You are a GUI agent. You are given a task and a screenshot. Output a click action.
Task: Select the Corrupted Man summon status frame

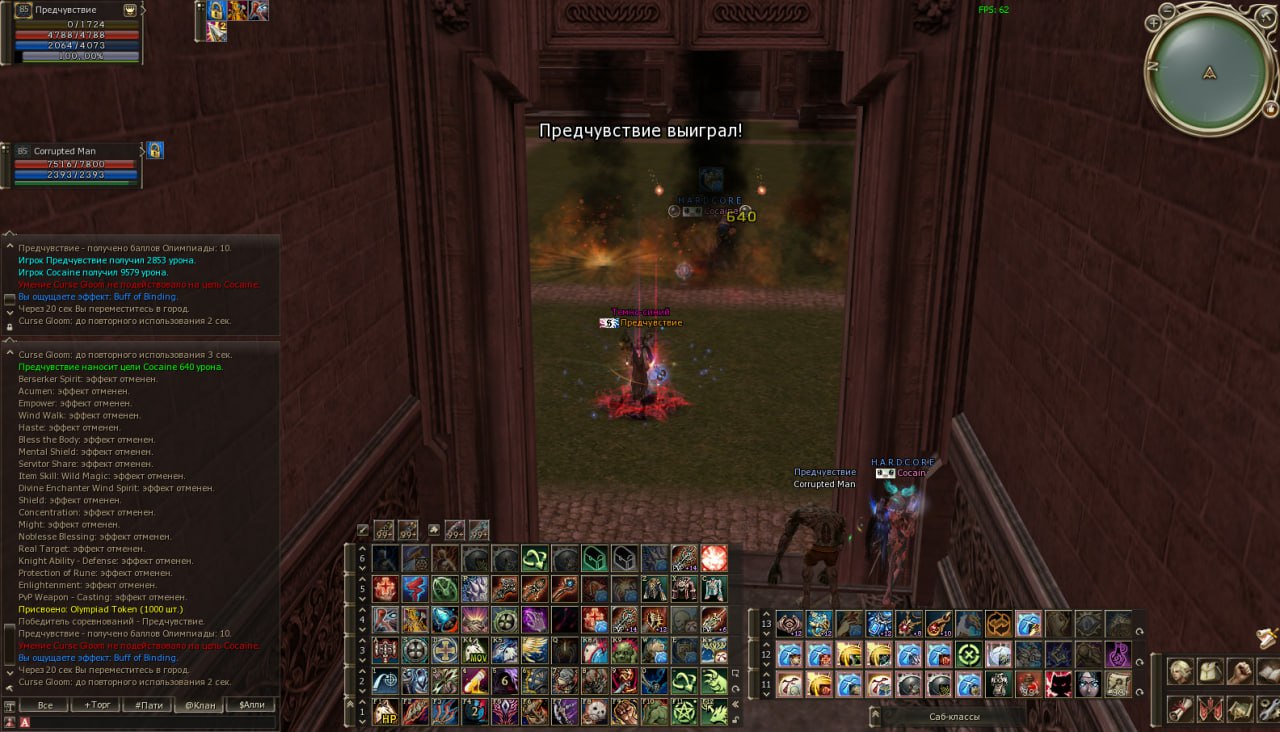pyautogui.click(x=75, y=165)
